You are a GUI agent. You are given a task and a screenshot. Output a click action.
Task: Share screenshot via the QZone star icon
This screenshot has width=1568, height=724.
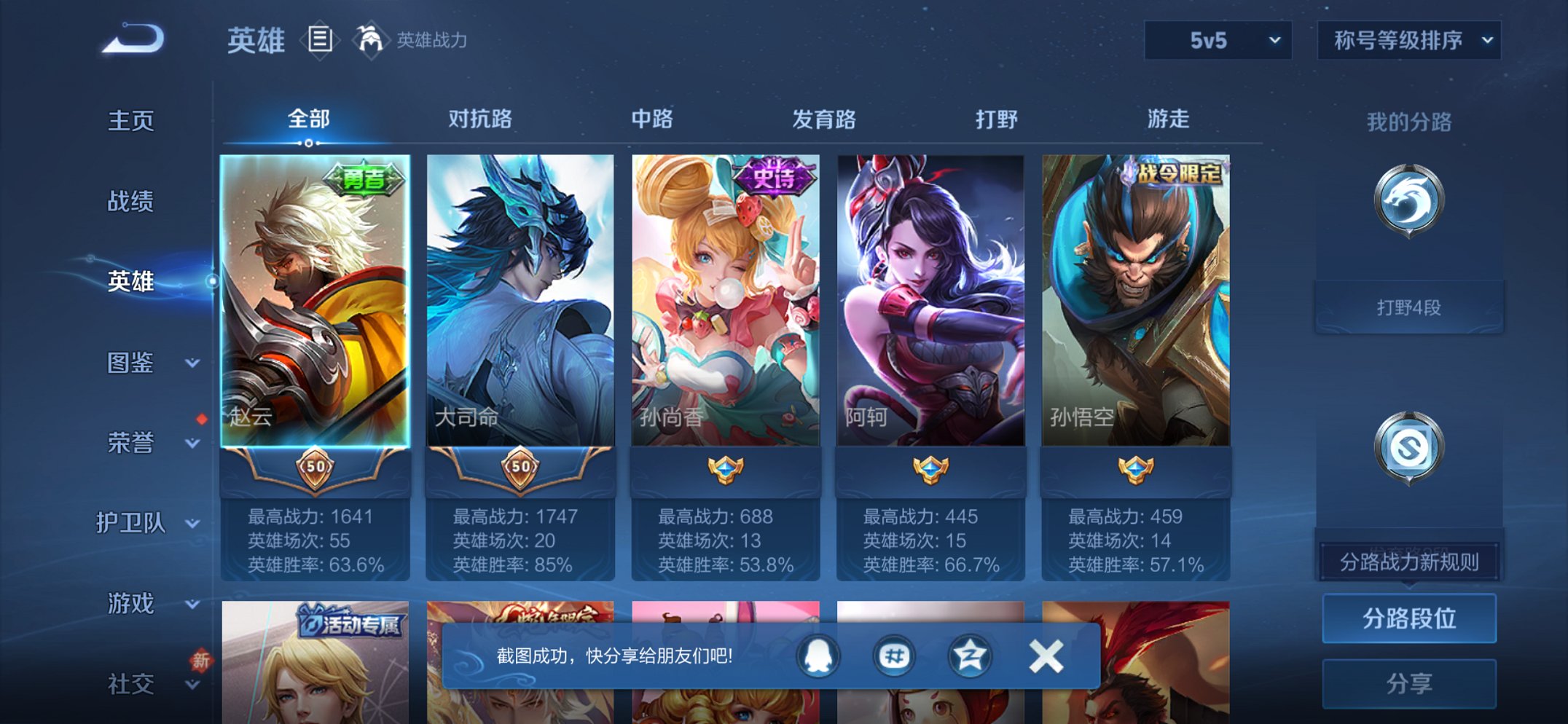tap(968, 656)
